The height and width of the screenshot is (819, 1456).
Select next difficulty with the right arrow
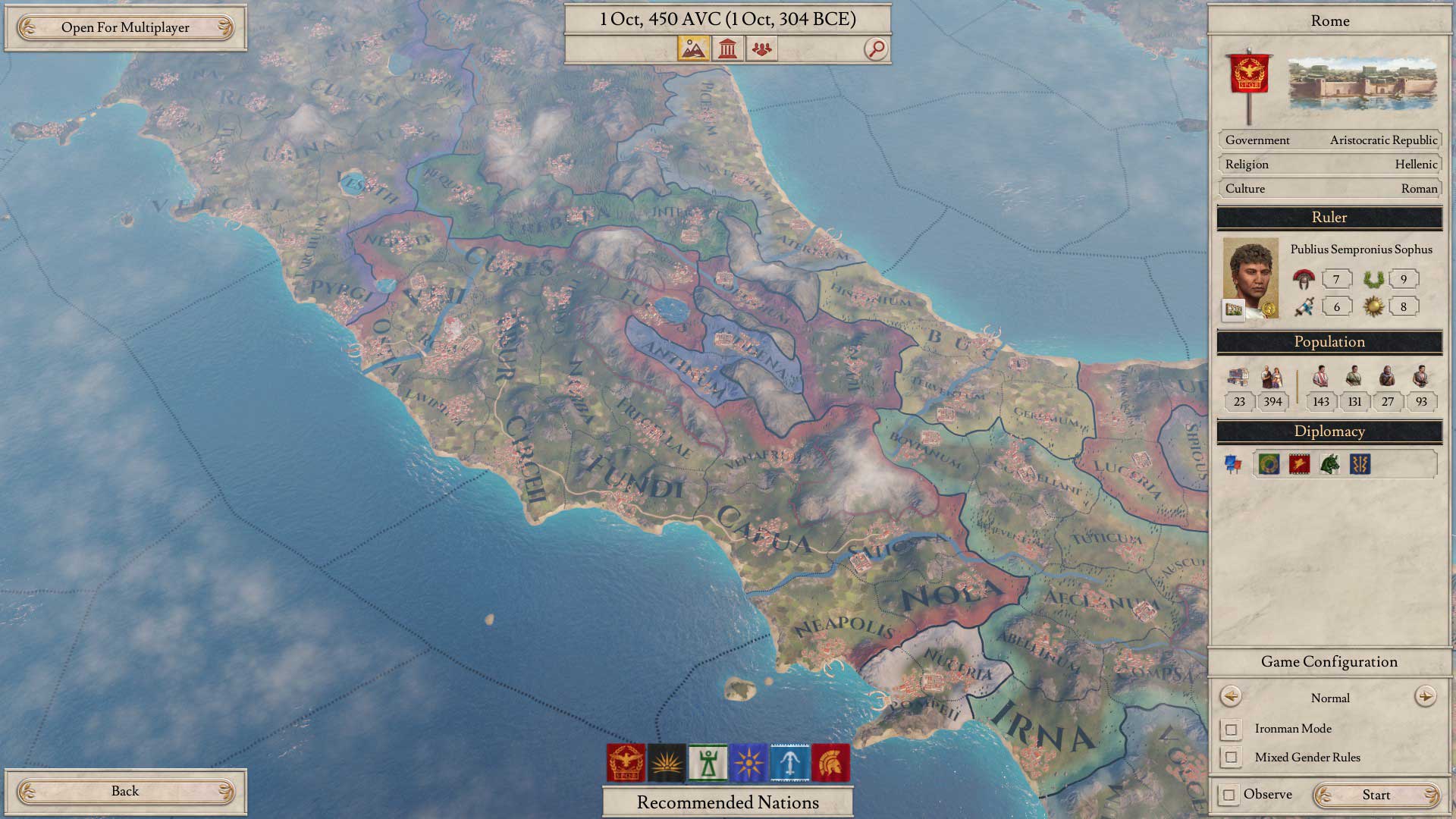point(1425,697)
